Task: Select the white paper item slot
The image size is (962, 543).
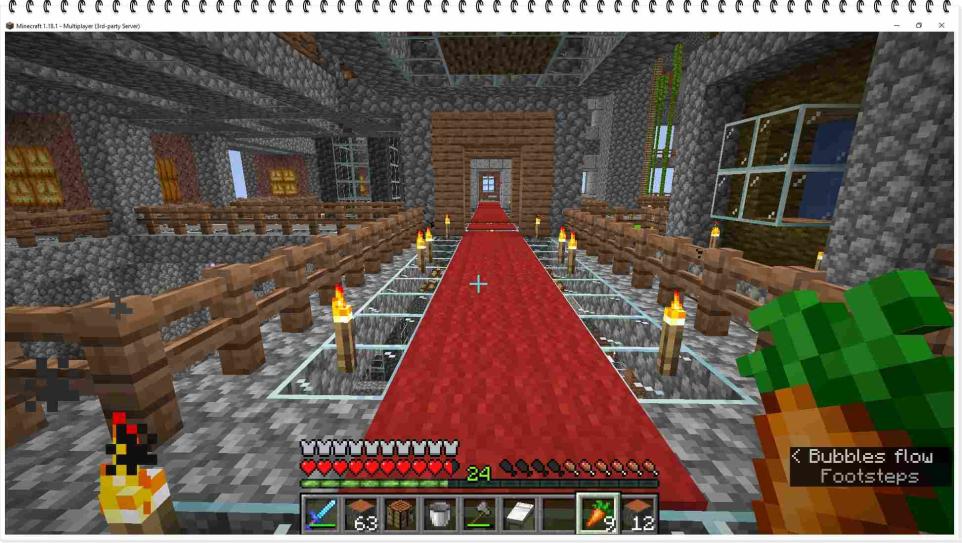Action: 518,514
